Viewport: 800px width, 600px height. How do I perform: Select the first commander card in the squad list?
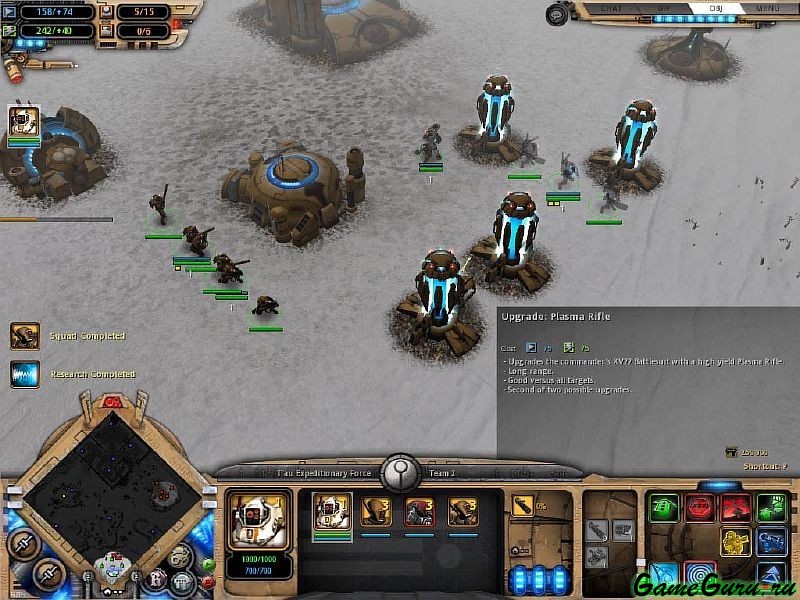pos(333,512)
